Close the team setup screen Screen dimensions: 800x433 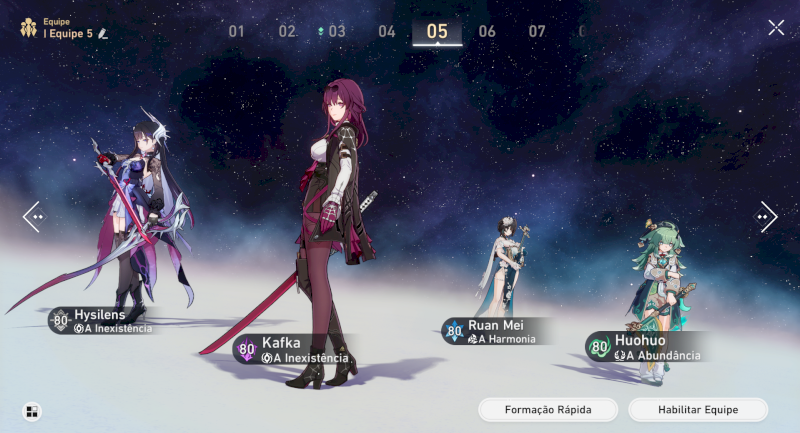pyautogui.click(x=776, y=28)
